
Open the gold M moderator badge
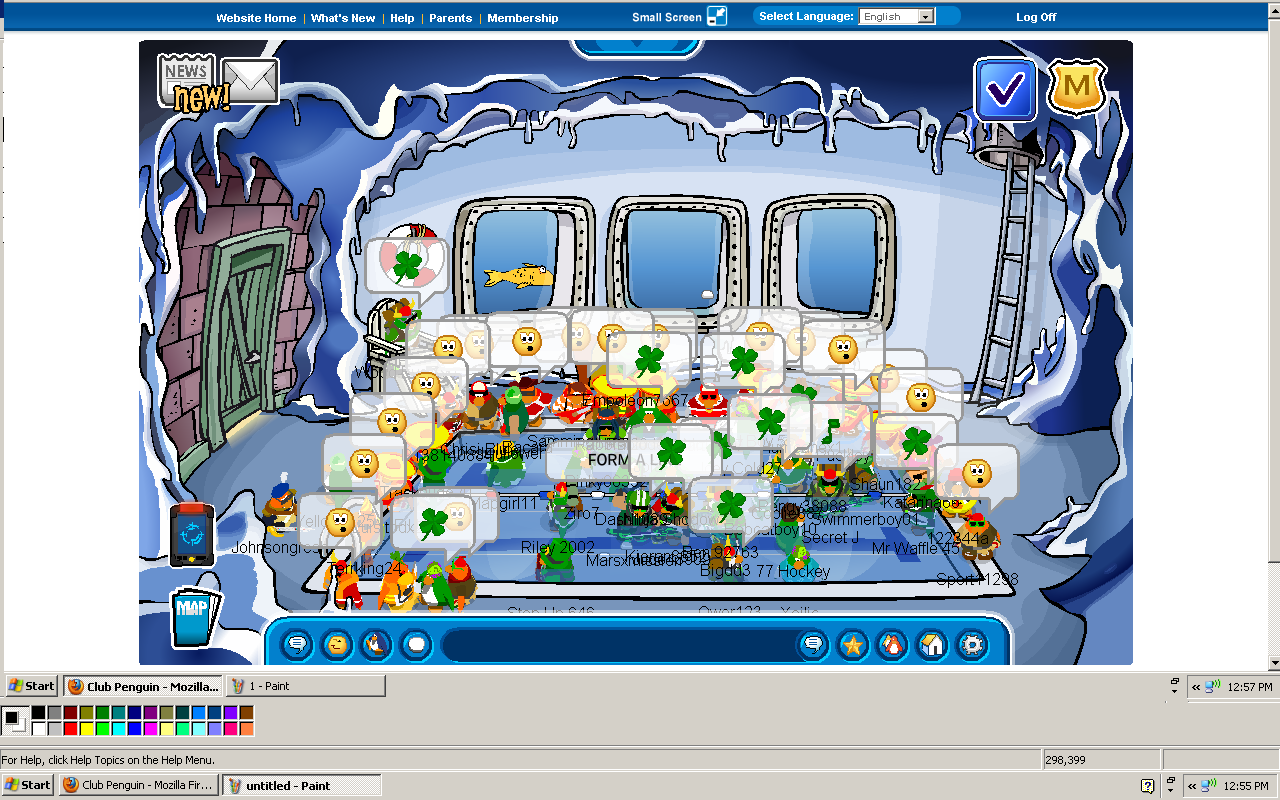[x=1076, y=87]
